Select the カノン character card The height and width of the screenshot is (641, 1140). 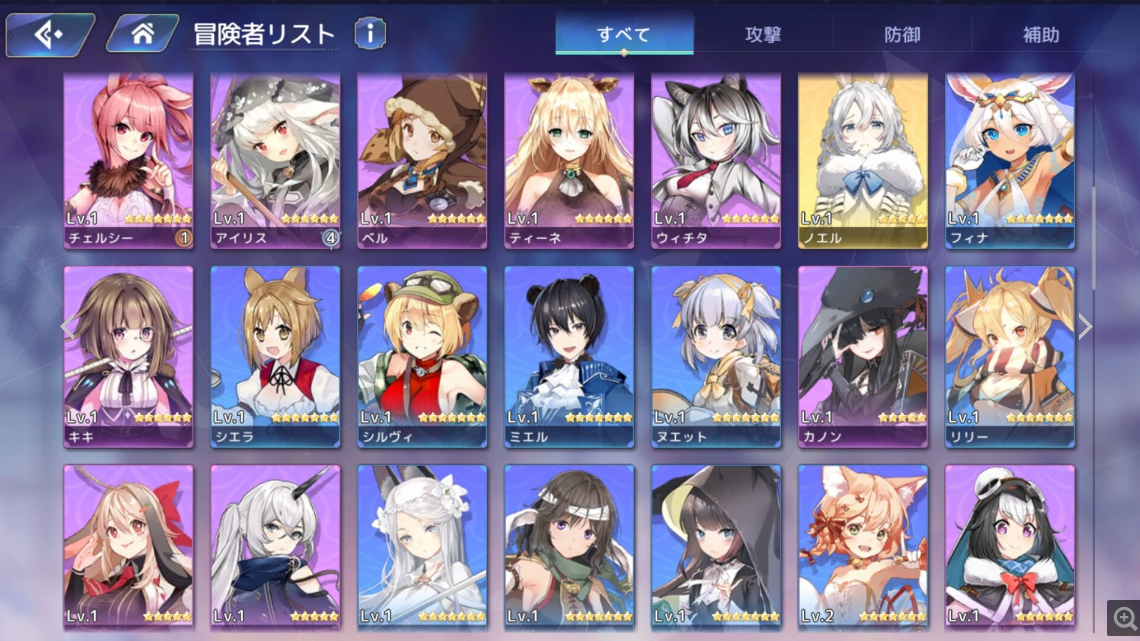(x=863, y=355)
